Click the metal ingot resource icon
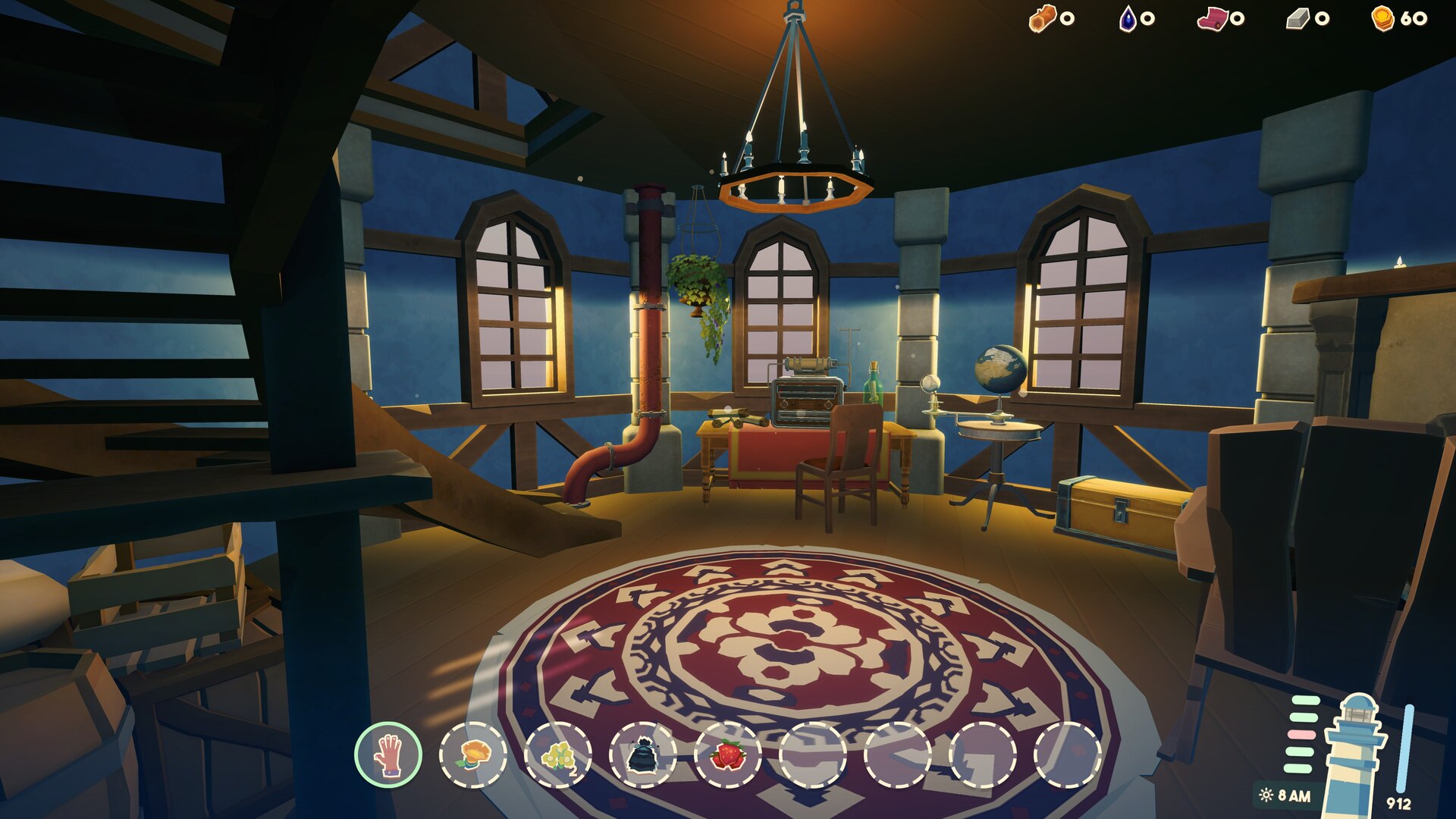This screenshot has width=1456, height=819. [x=1298, y=18]
